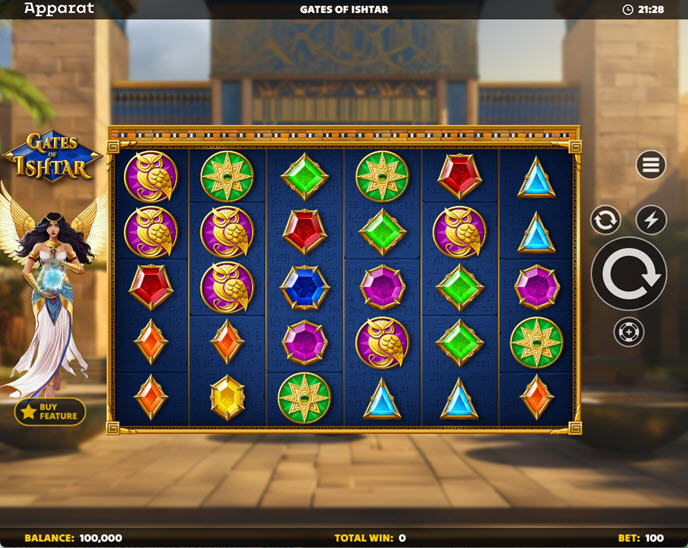Click the Buy Feature button
688x548 pixels.
click(x=50, y=412)
